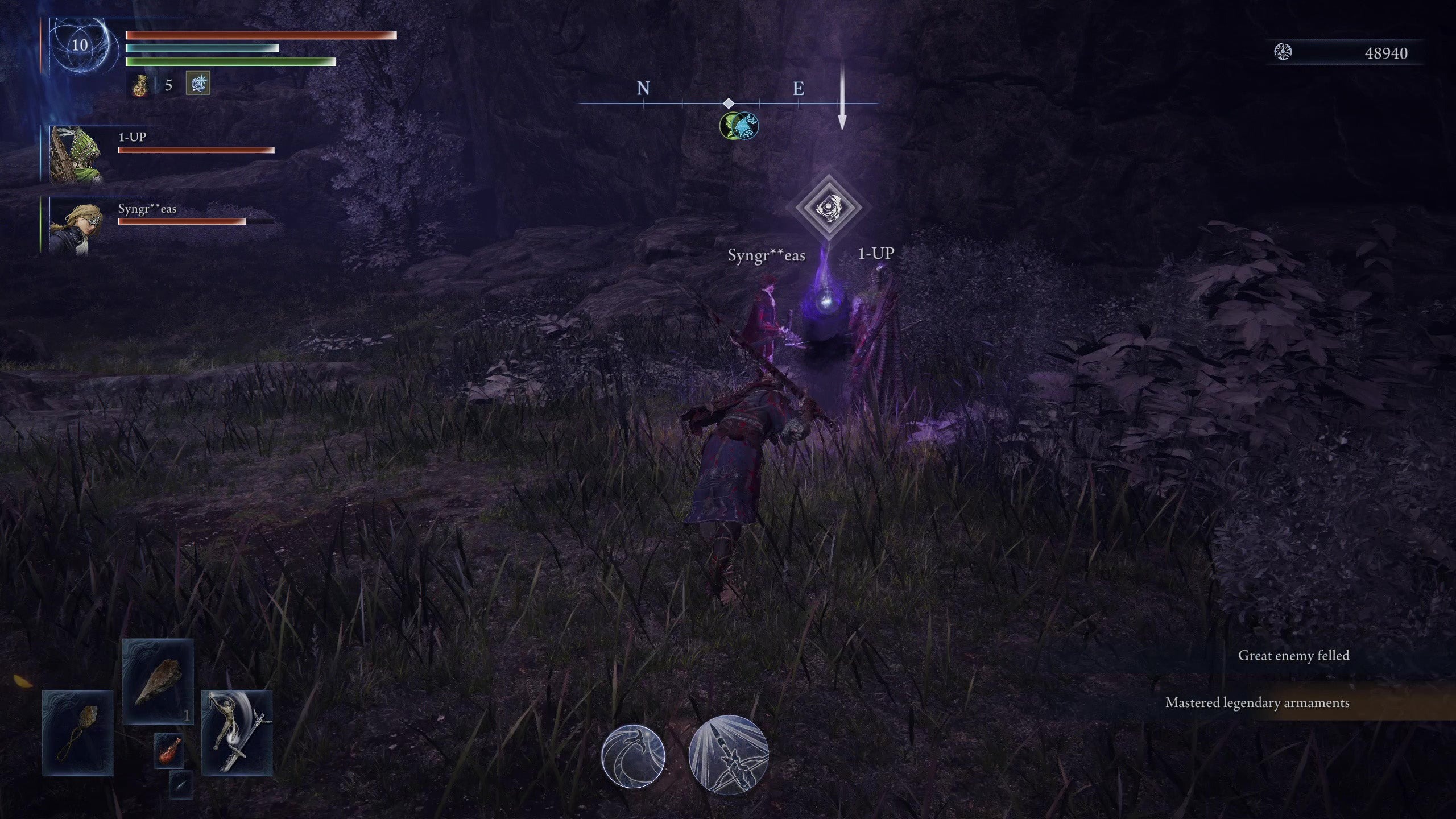Click the green-blue marker under the compass
1456x819 pixels.
738,126
